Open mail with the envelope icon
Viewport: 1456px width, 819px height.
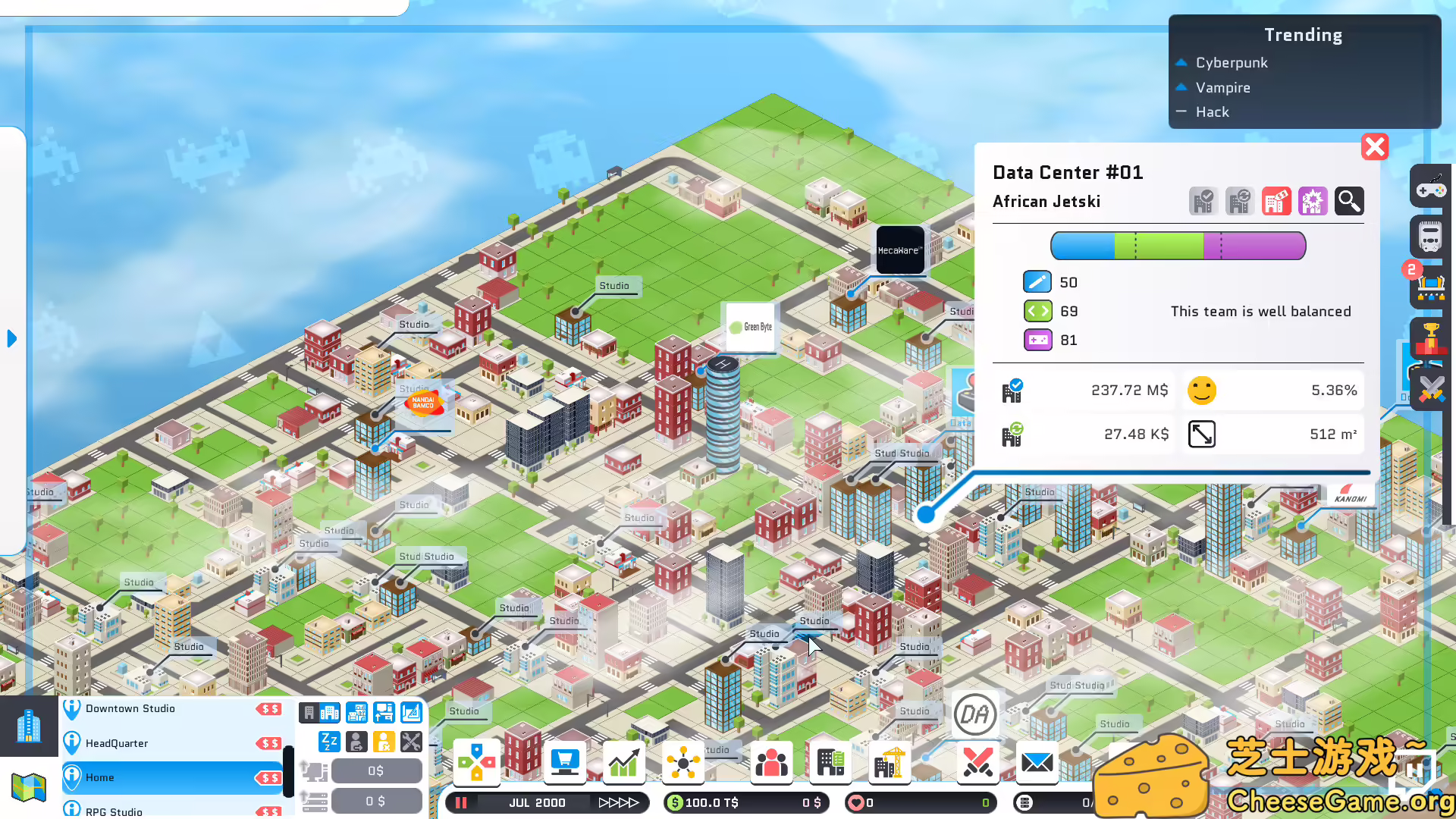[x=1037, y=763]
